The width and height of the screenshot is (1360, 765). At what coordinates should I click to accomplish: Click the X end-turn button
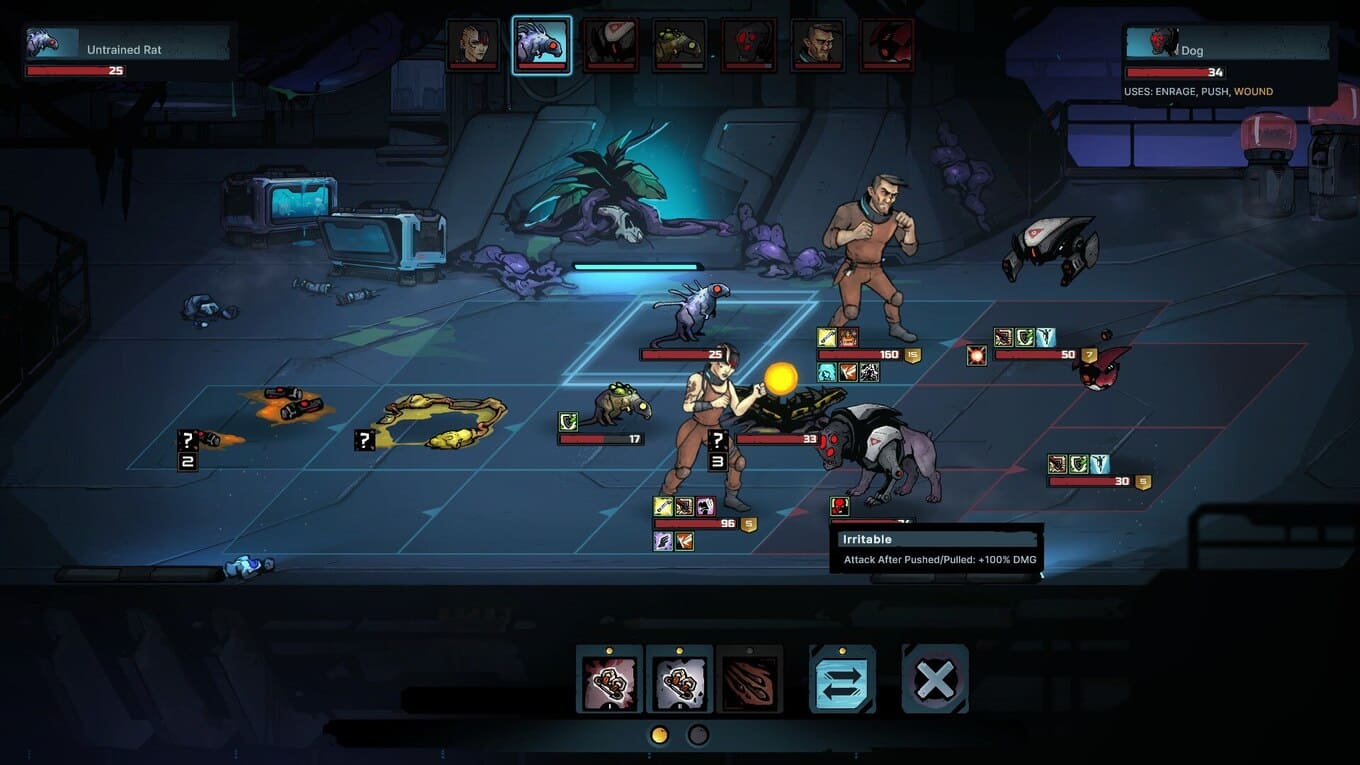[935, 679]
